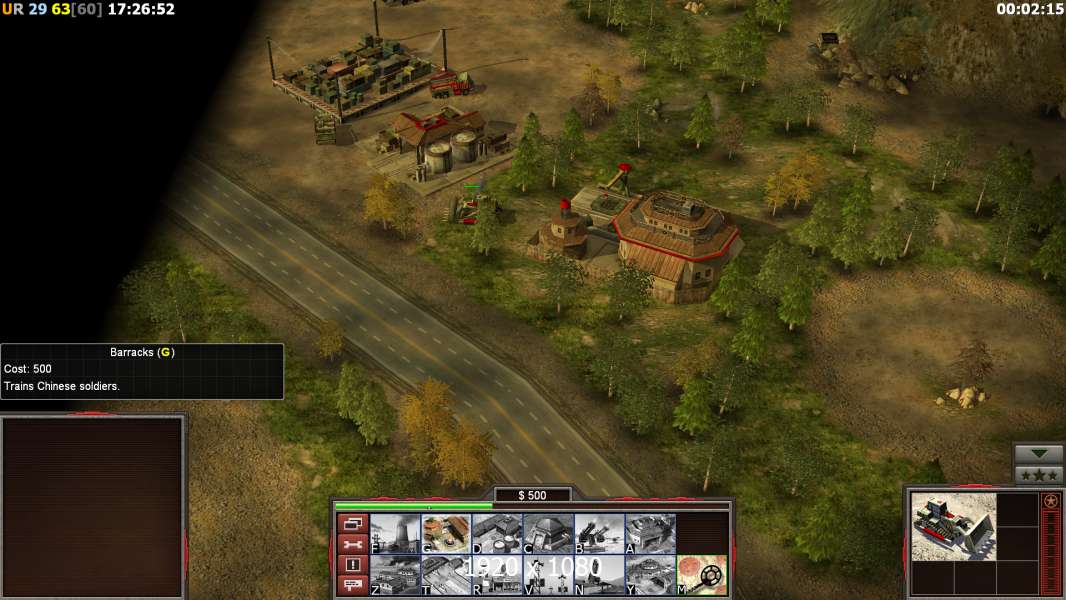The width and height of the screenshot is (1066, 600).
Task: Click the overlapping windows button
Action: 352,523
